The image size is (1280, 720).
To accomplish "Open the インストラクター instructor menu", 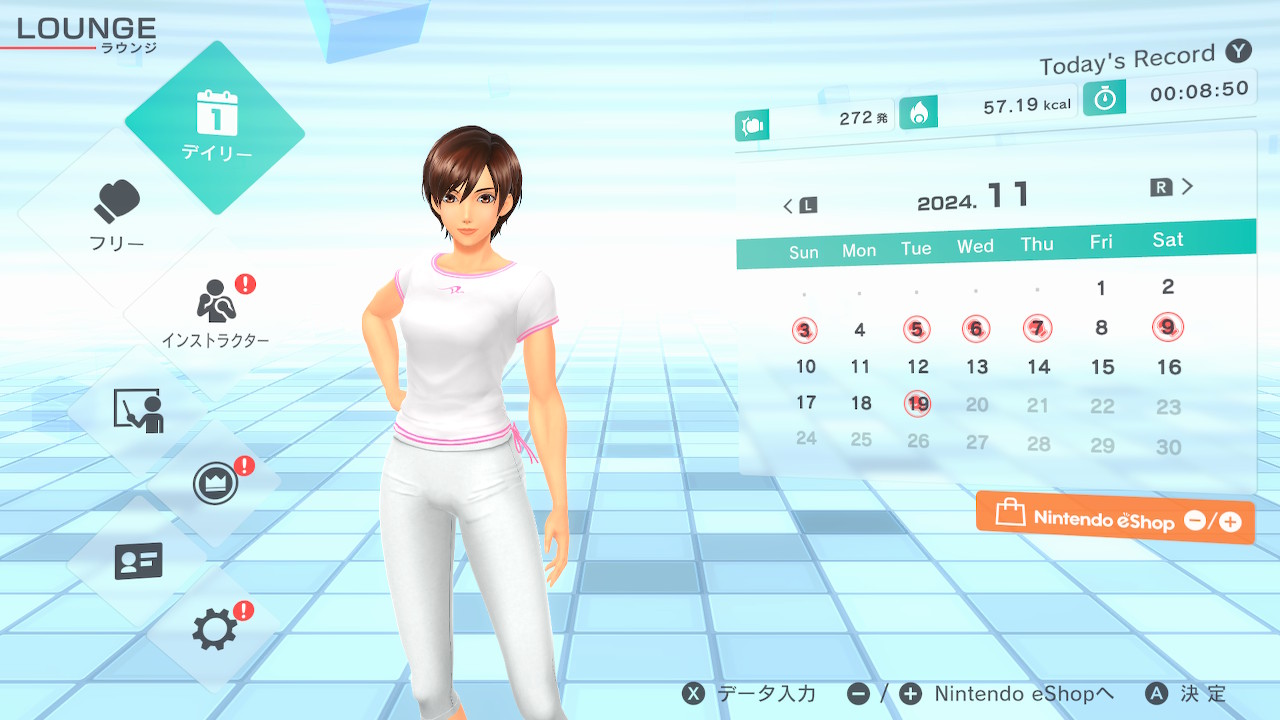I will coord(215,312).
